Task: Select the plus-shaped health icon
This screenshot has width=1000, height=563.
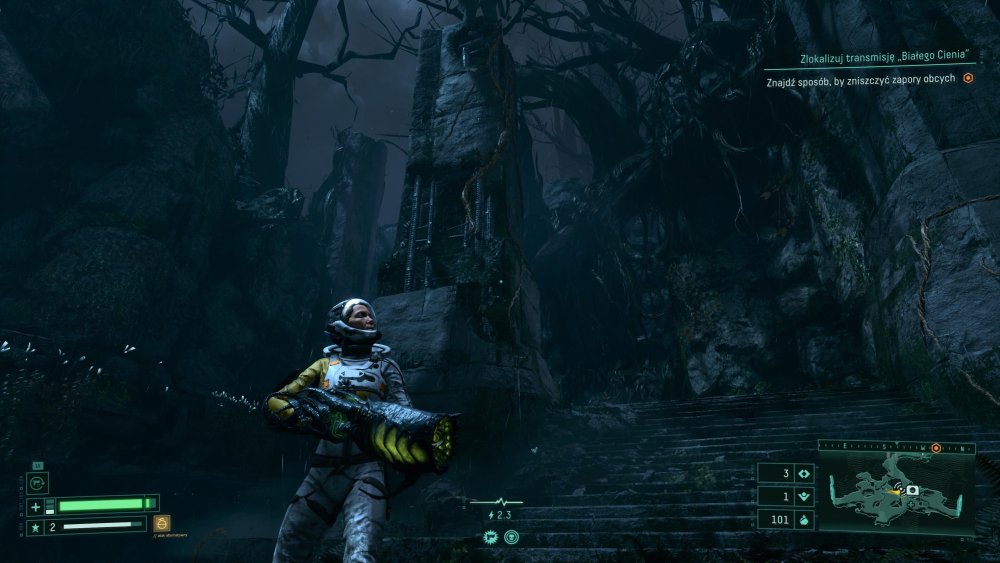Action: (35, 505)
